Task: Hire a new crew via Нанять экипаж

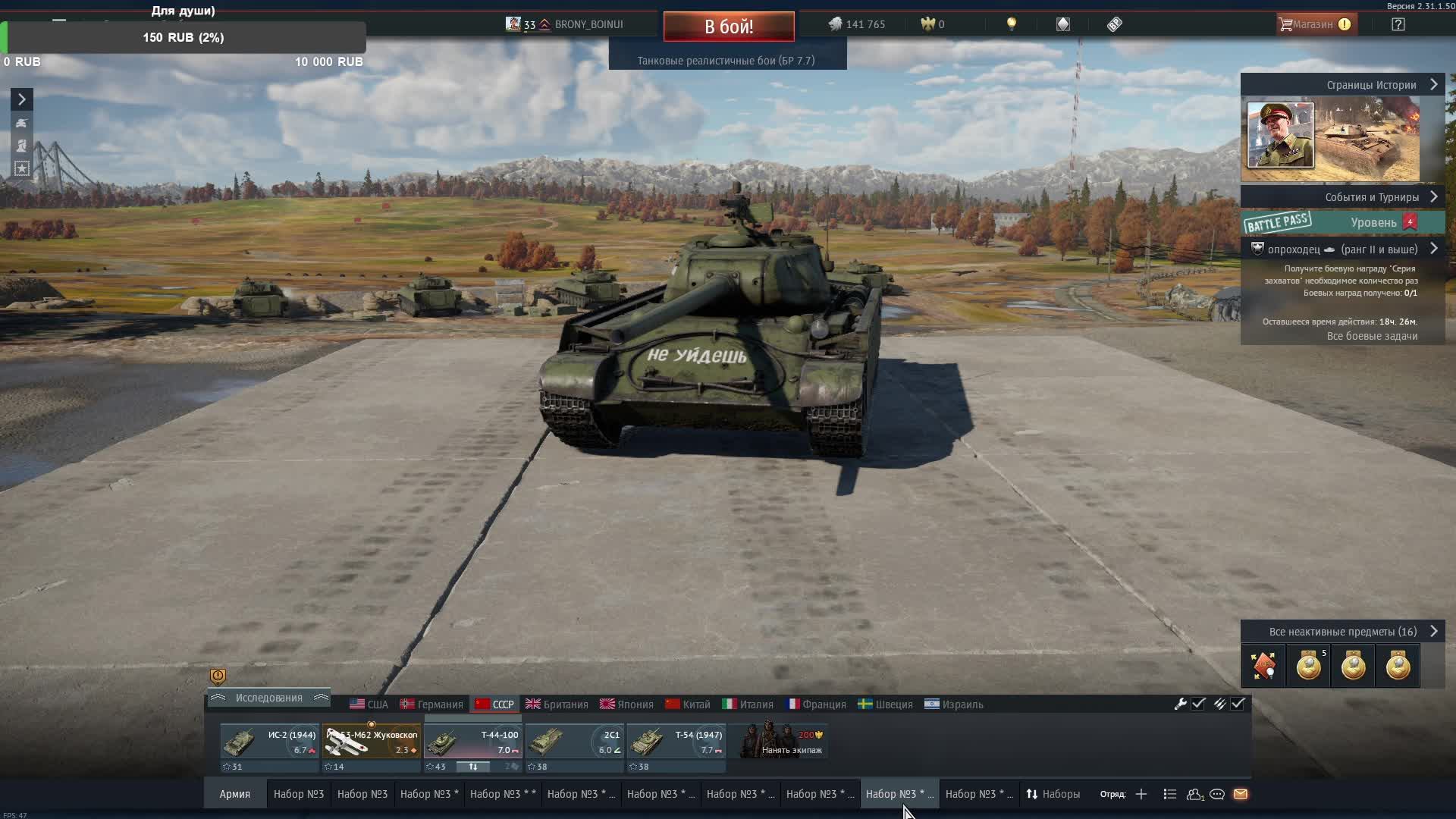Action: (782, 742)
